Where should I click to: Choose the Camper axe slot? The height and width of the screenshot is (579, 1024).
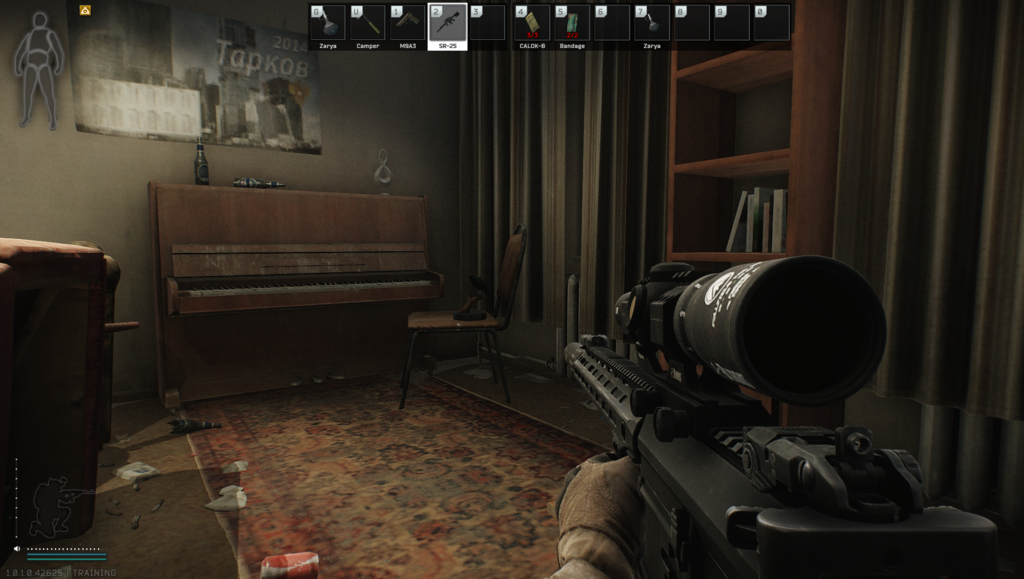(367, 23)
